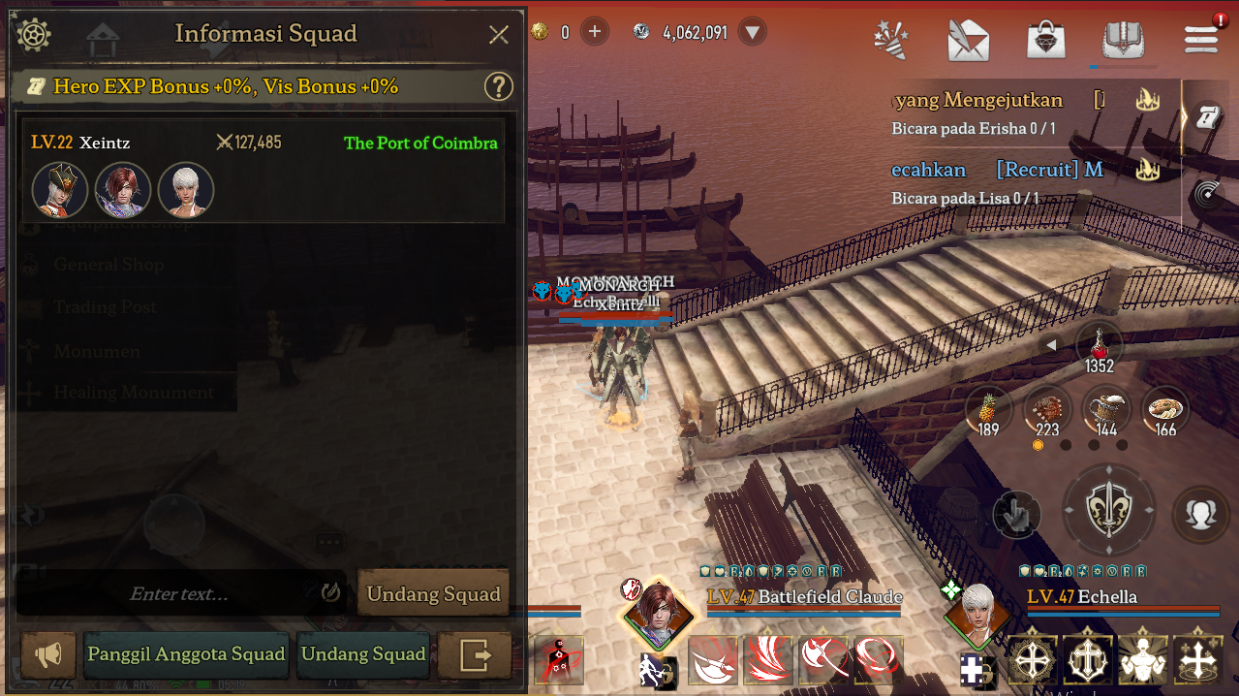Click the chat text input field
1239x696 pixels.
click(x=180, y=594)
